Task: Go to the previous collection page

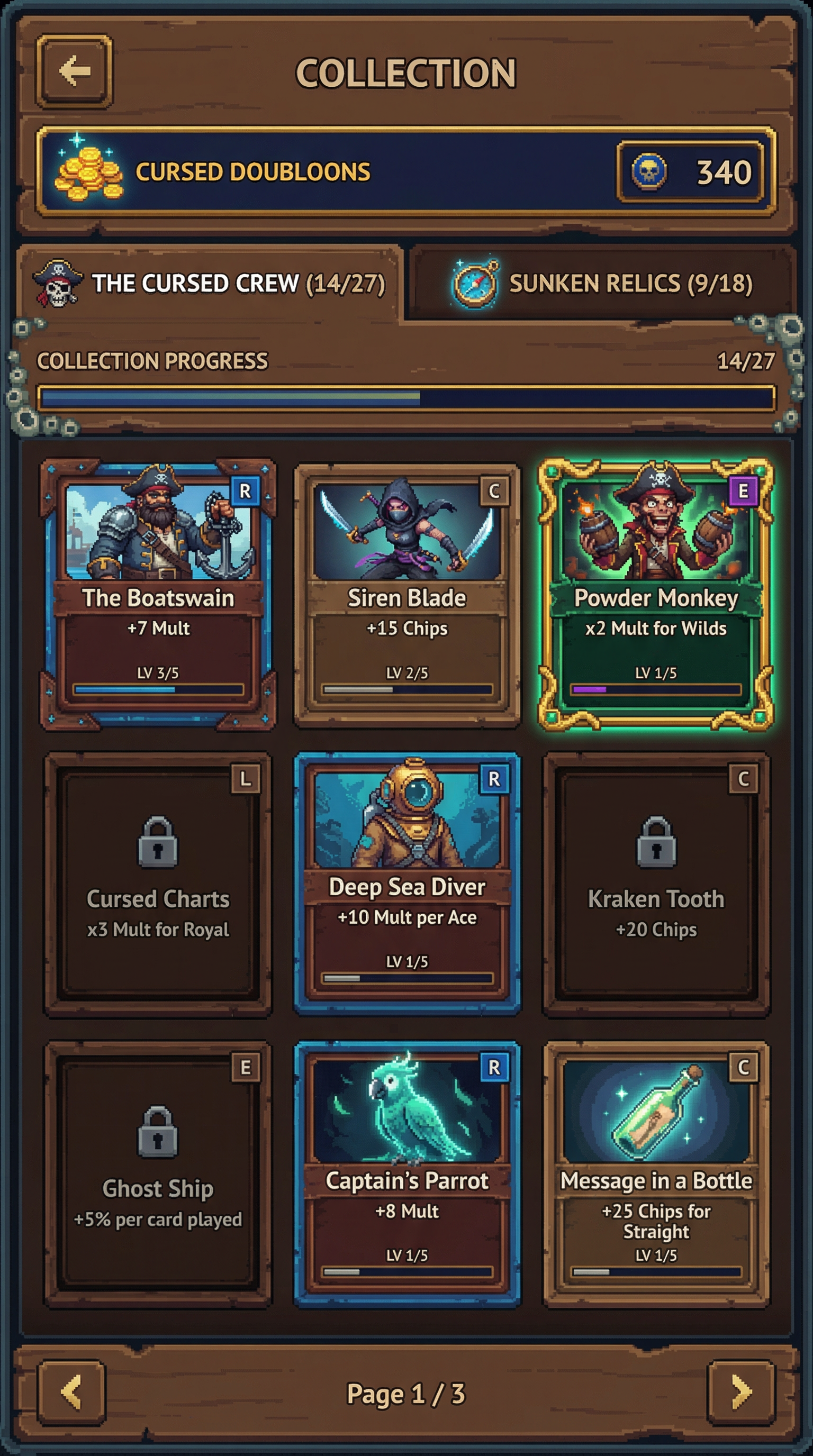Action: (x=72, y=1392)
